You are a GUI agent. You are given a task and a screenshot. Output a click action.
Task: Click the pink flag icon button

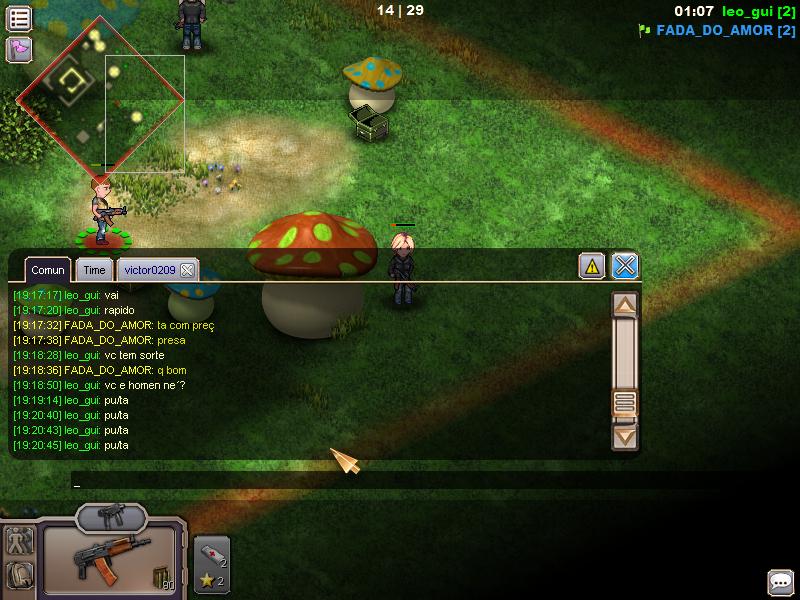click(x=19, y=49)
